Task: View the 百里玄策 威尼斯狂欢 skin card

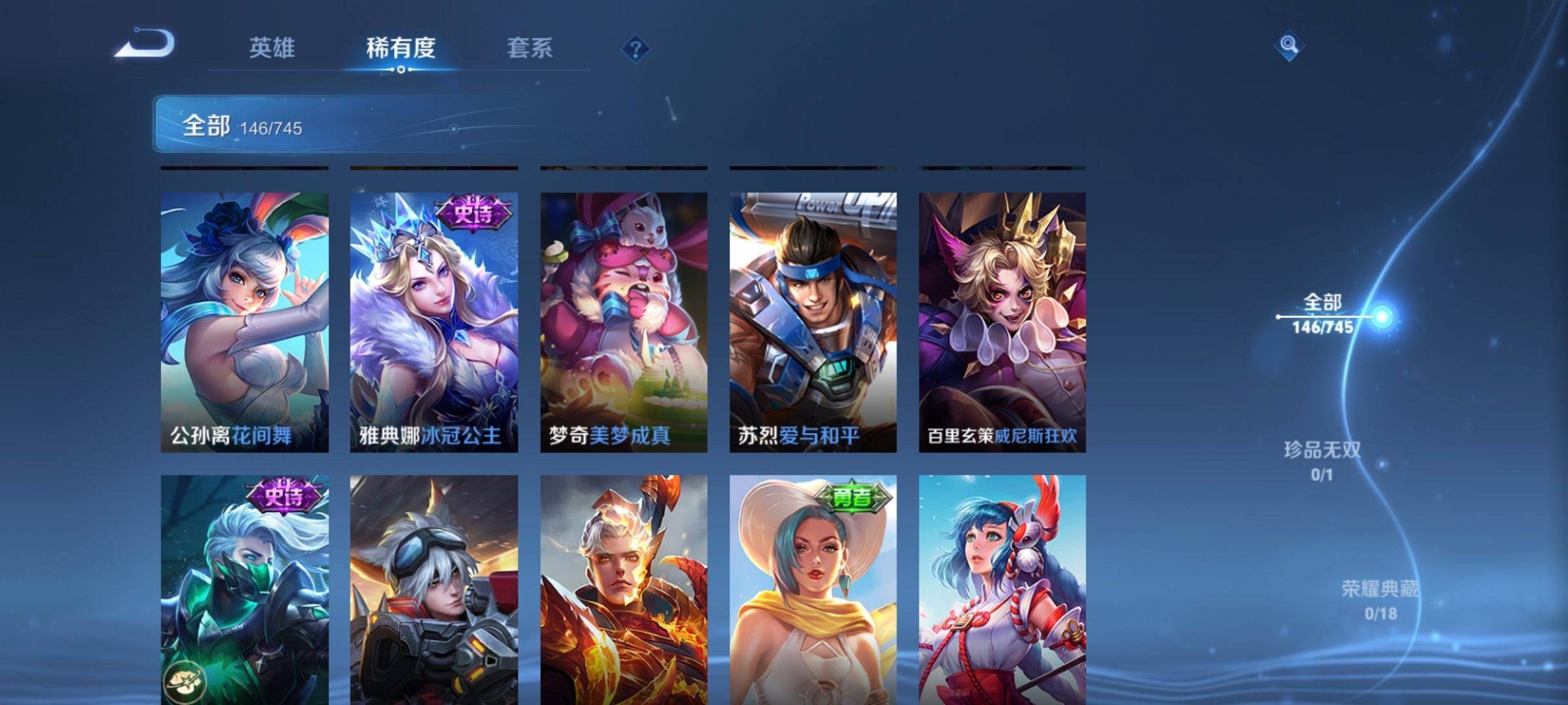Action: [1002, 322]
